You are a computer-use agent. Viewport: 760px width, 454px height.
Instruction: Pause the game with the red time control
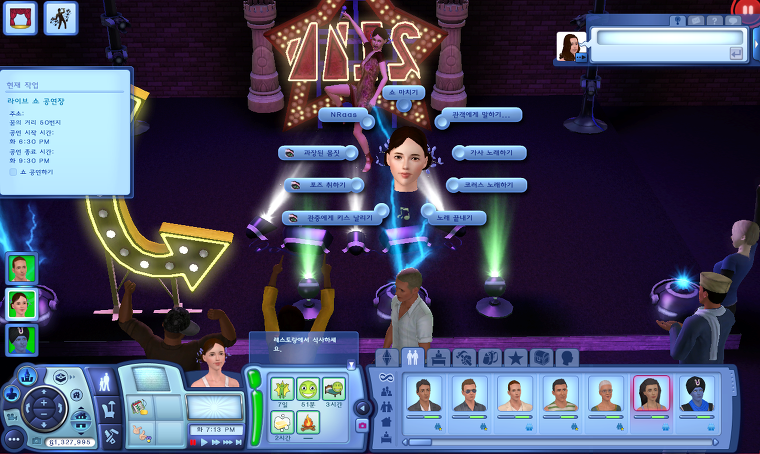pos(193,441)
